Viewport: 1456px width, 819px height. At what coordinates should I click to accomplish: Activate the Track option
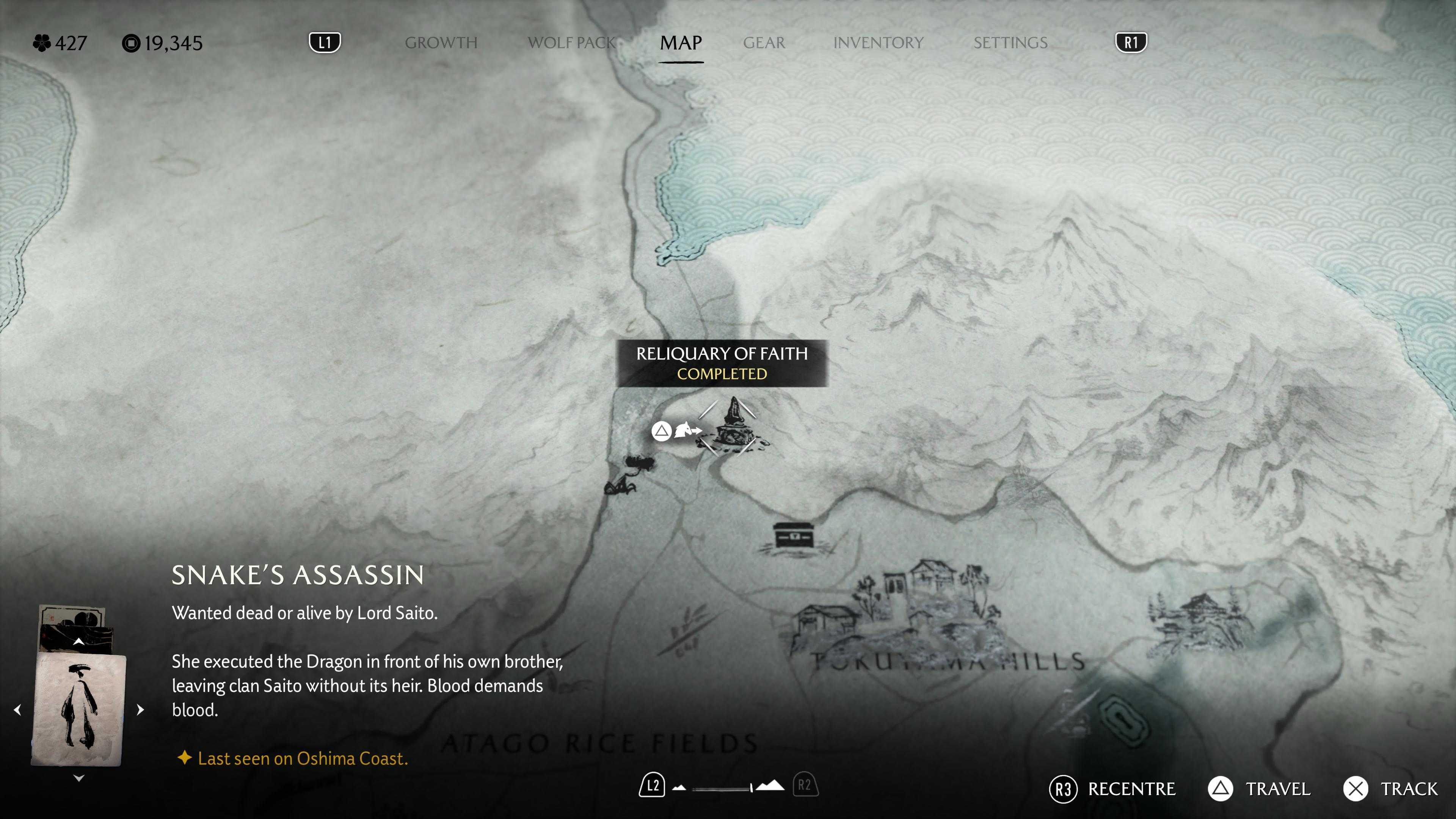[x=1391, y=789]
